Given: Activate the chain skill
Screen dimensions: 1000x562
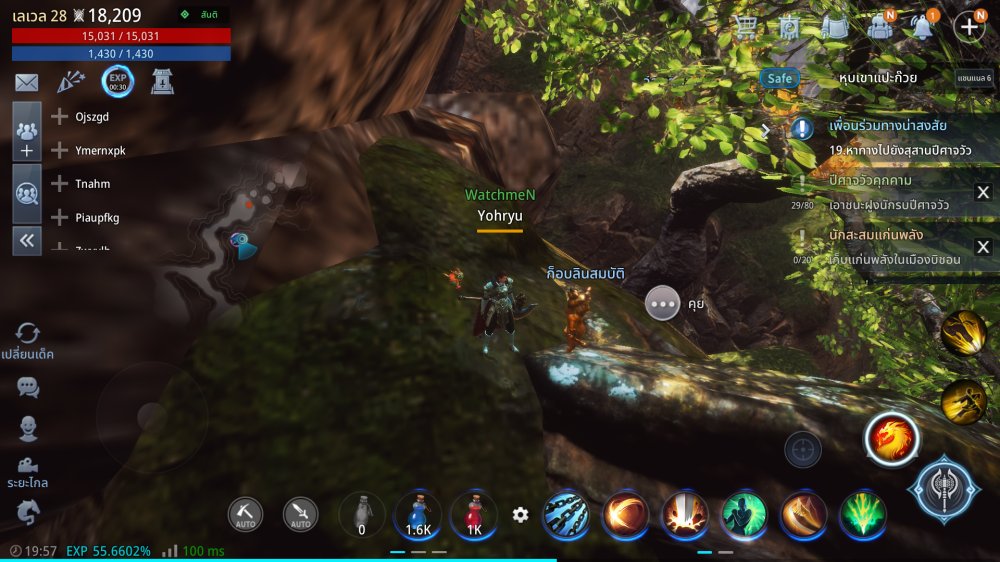Looking at the screenshot, I should pyautogui.click(x=566, y=515).
